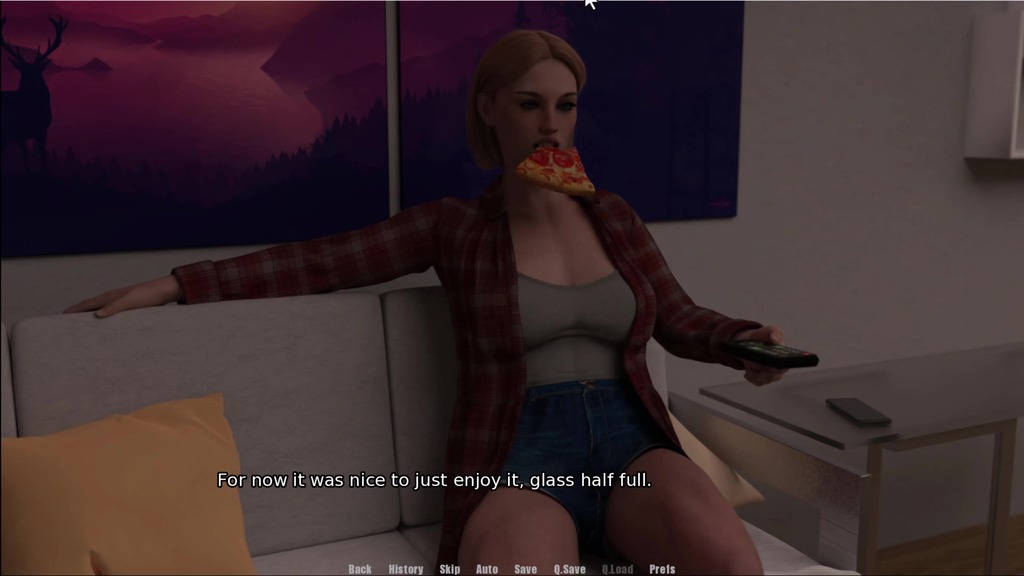Click Q.Save to quick save
Viewport: 1024px width, 576px height.
pos(570,569)
